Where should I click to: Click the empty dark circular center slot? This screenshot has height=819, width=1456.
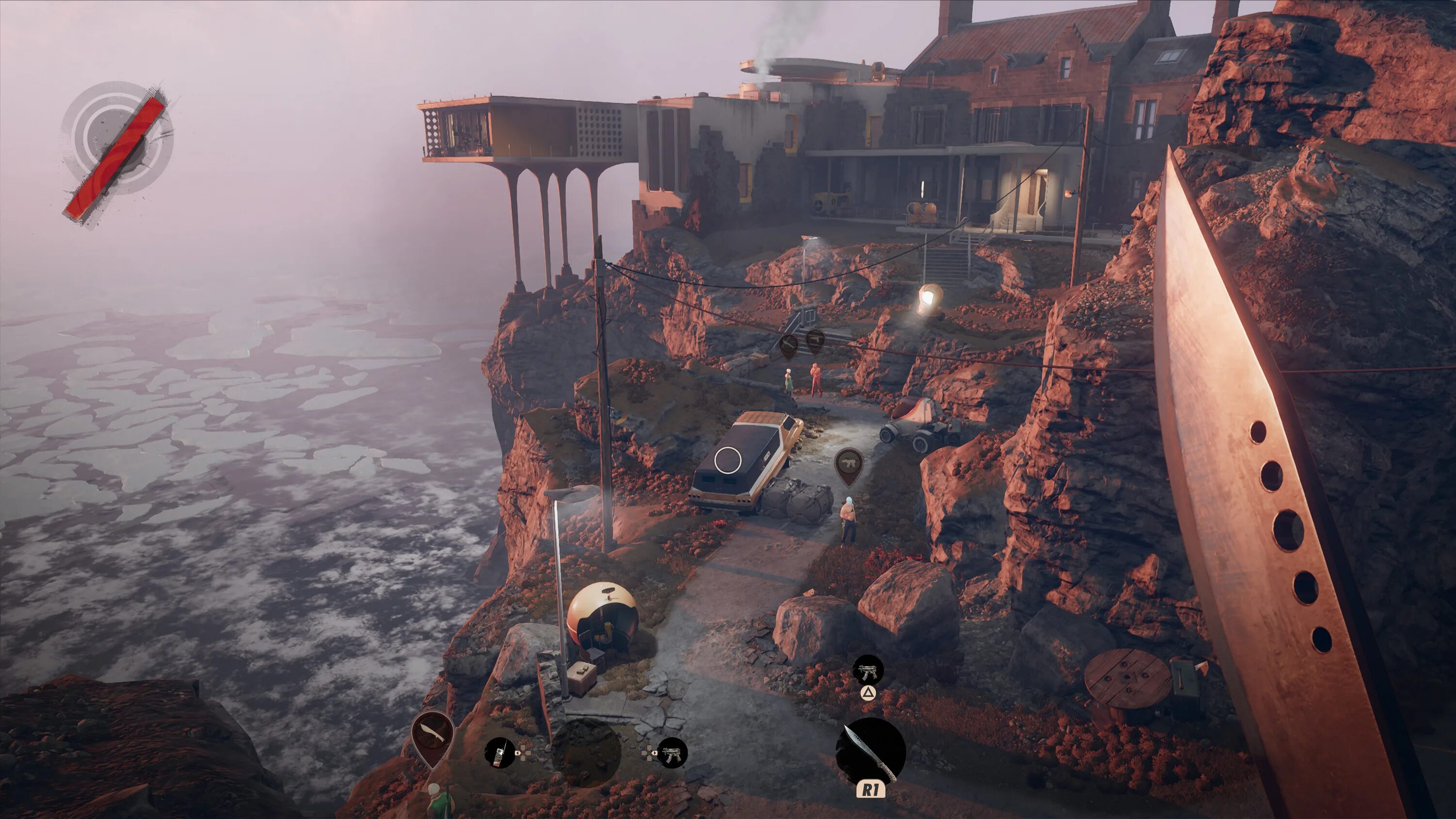(x=586, y=753)
